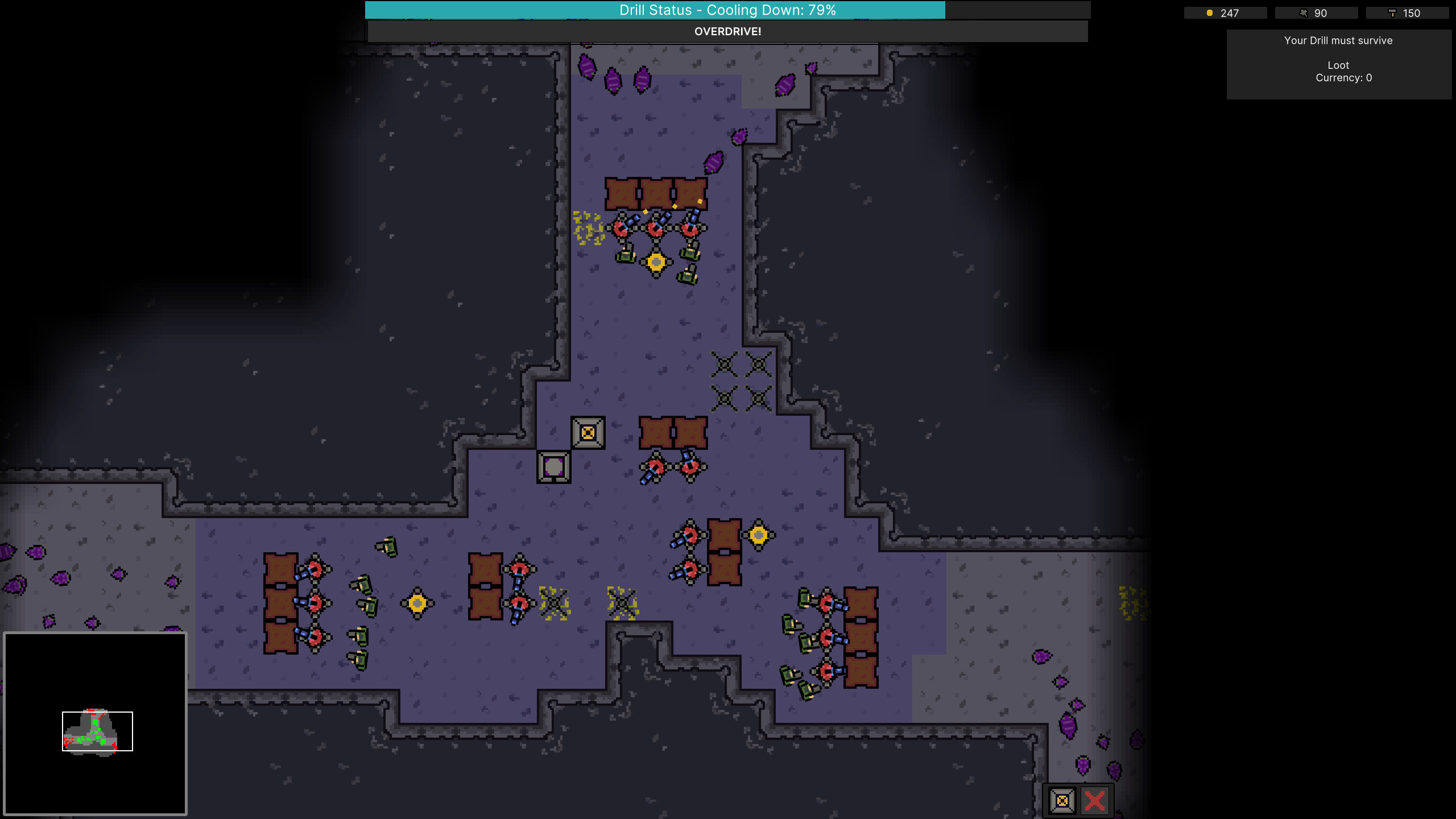Click the drill resource icon showing 150
Screen dimensions: 1456x819
pos(1393,13)
